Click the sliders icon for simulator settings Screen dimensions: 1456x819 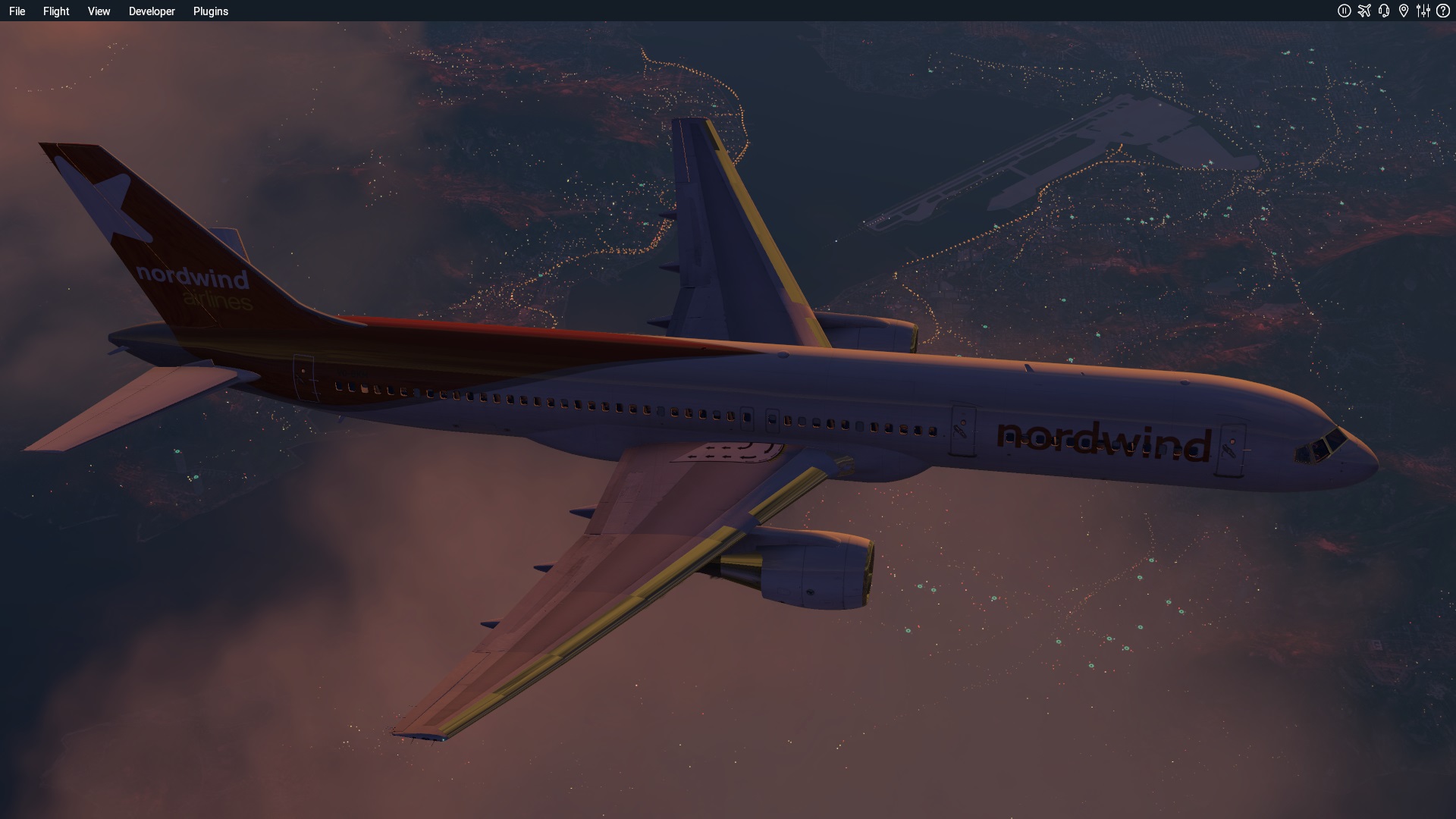point(1423,11)
